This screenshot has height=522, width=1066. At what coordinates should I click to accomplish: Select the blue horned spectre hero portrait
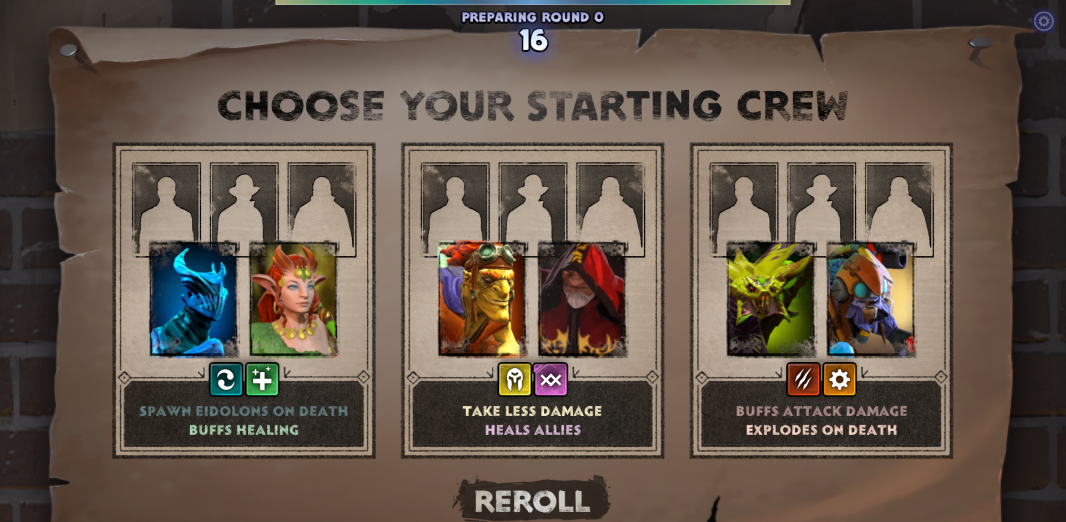[194, 299]
